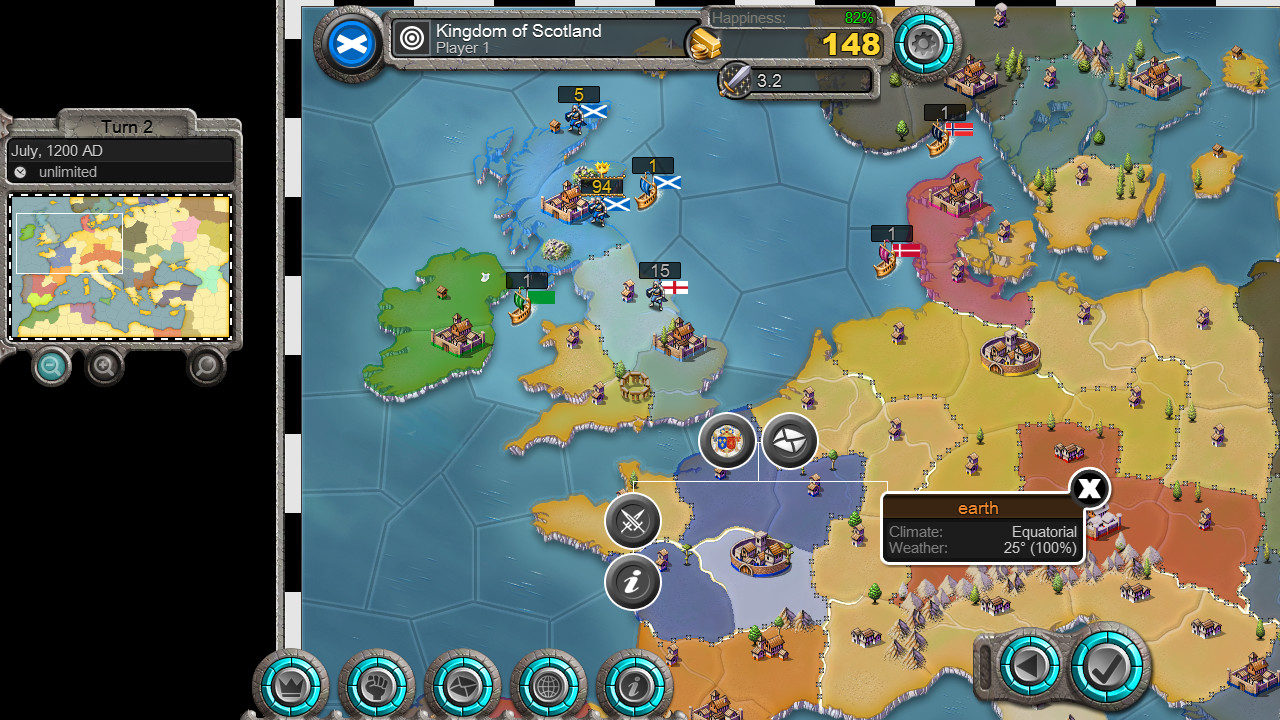Open the envelope diplomacy toolbar button
The height and width of the screenshot is (720, 1280).
(463, 686)
